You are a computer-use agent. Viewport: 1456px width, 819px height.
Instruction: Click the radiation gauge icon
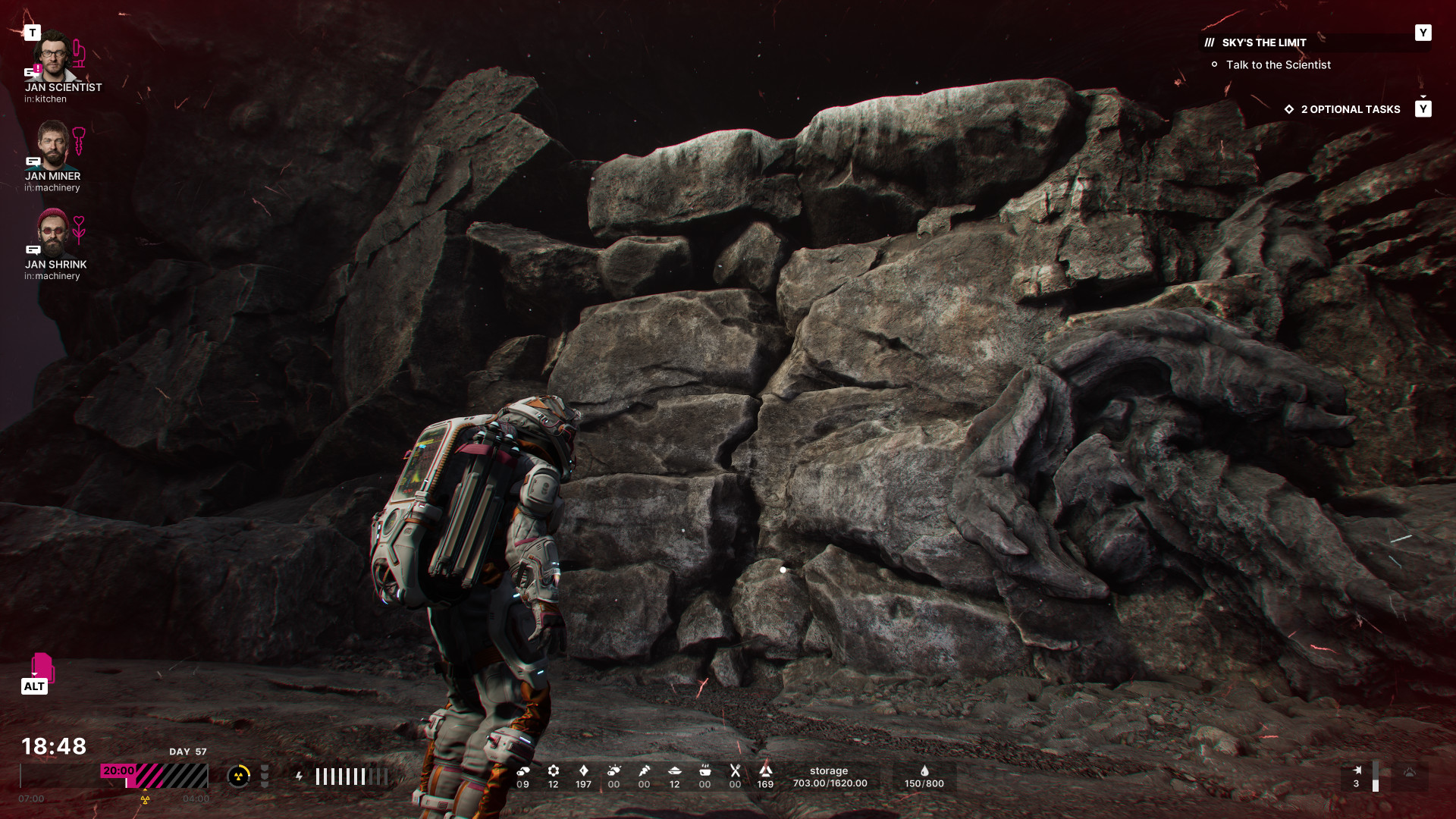click(239, 776)
